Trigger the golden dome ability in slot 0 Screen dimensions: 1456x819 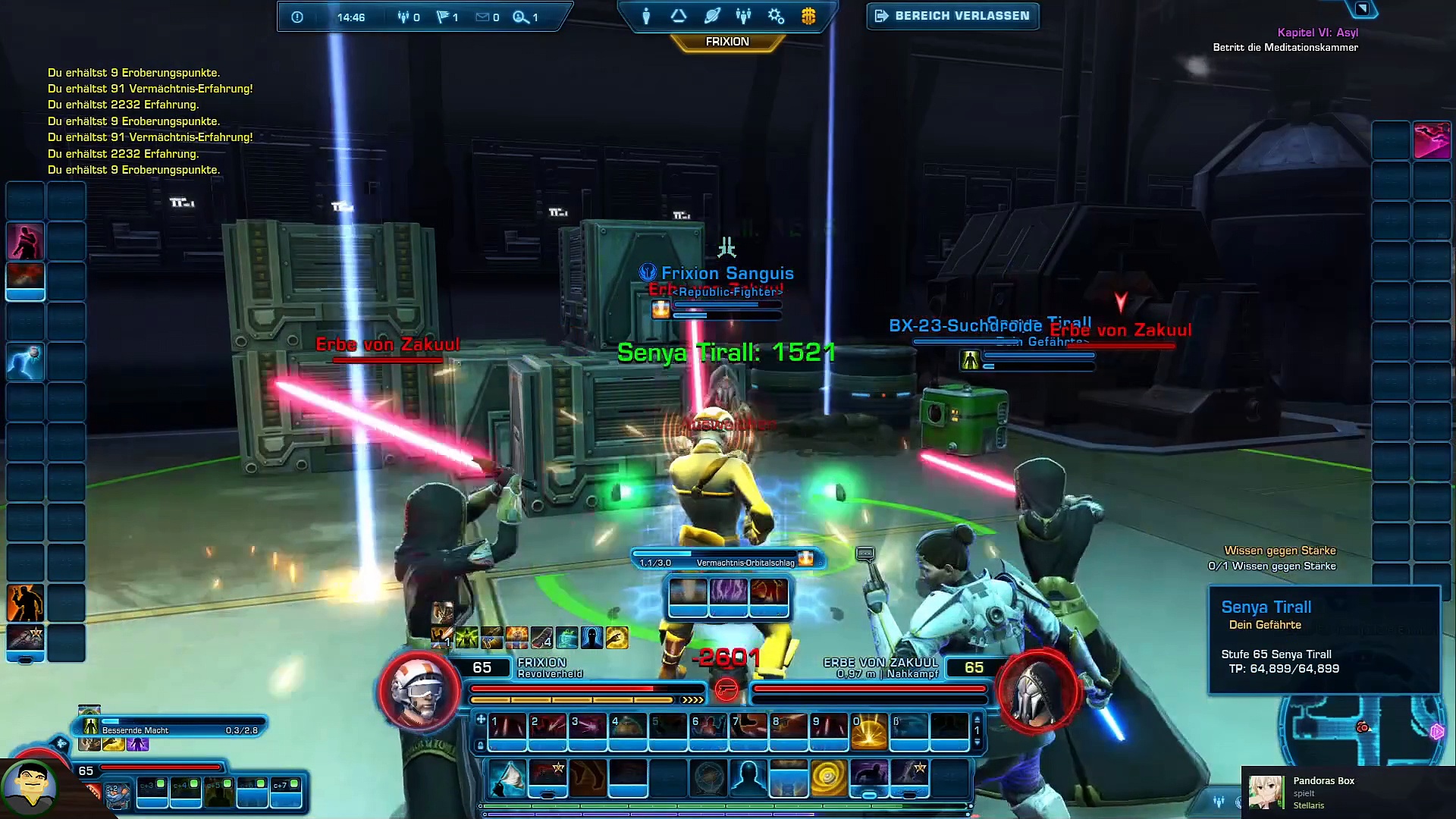pos(869,729)
